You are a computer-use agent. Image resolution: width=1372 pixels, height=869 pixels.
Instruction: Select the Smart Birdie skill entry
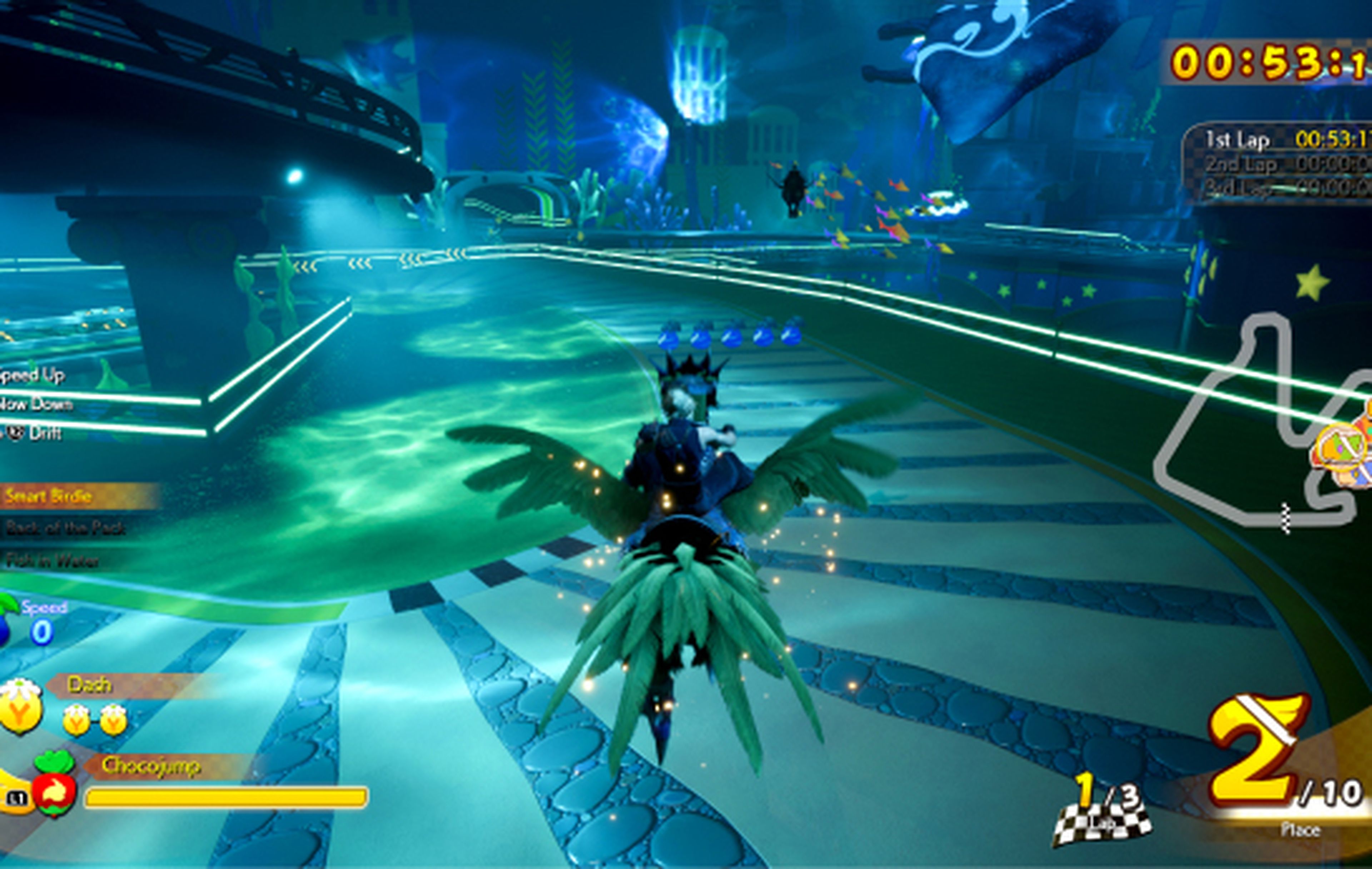point(49,496)
